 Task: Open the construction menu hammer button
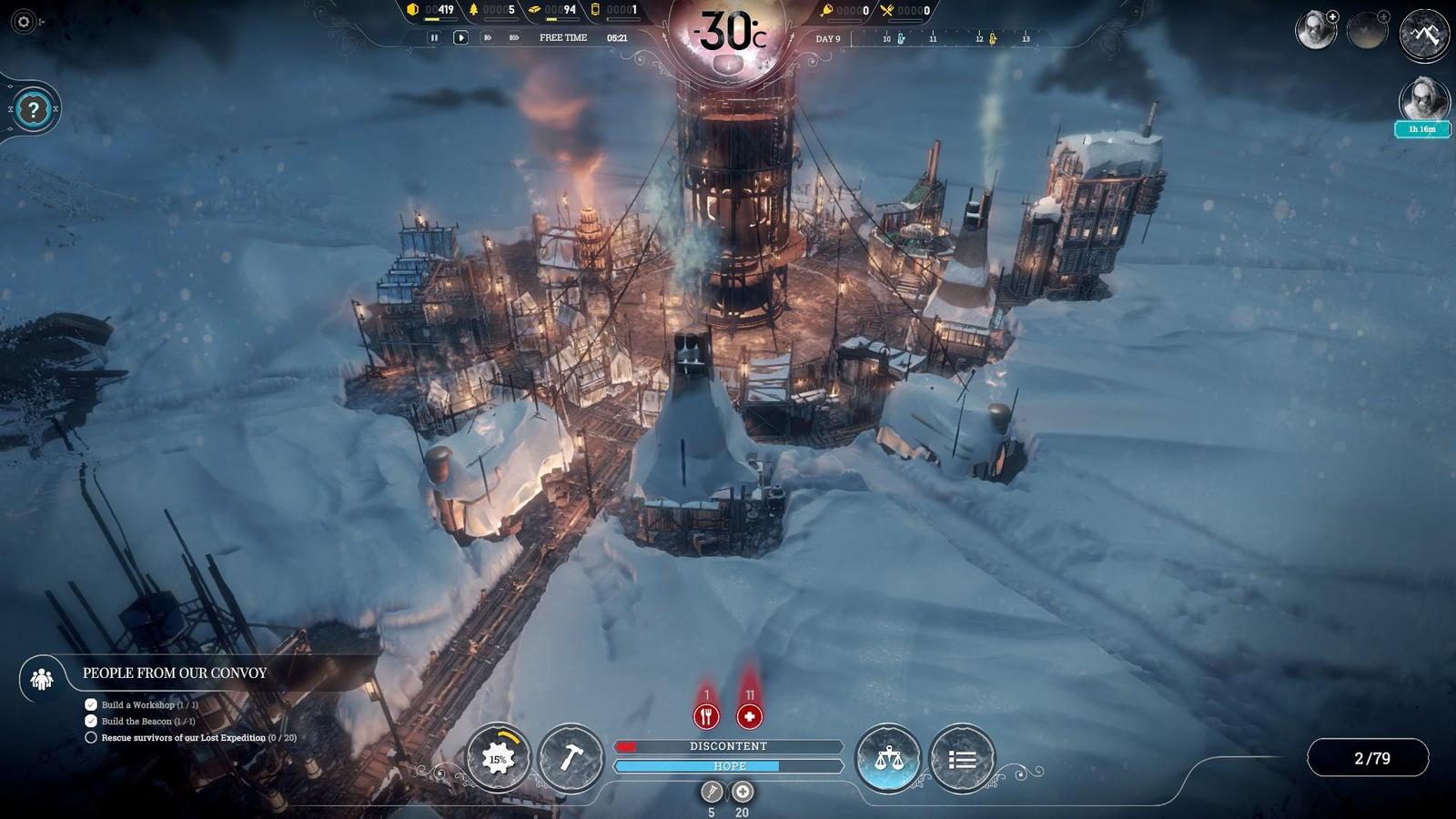(571, 758)
